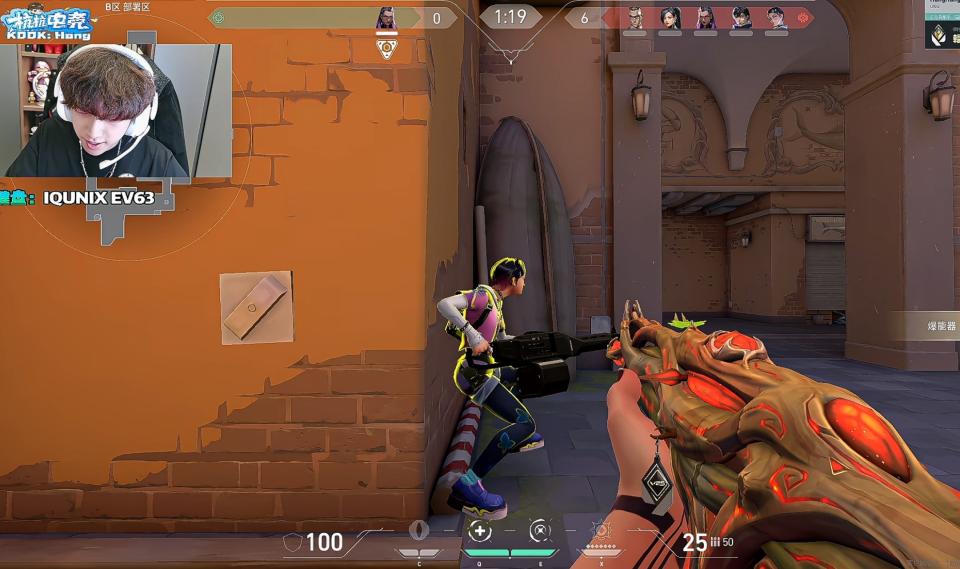Select the blond enemy agent portrait

coord(635,18)
